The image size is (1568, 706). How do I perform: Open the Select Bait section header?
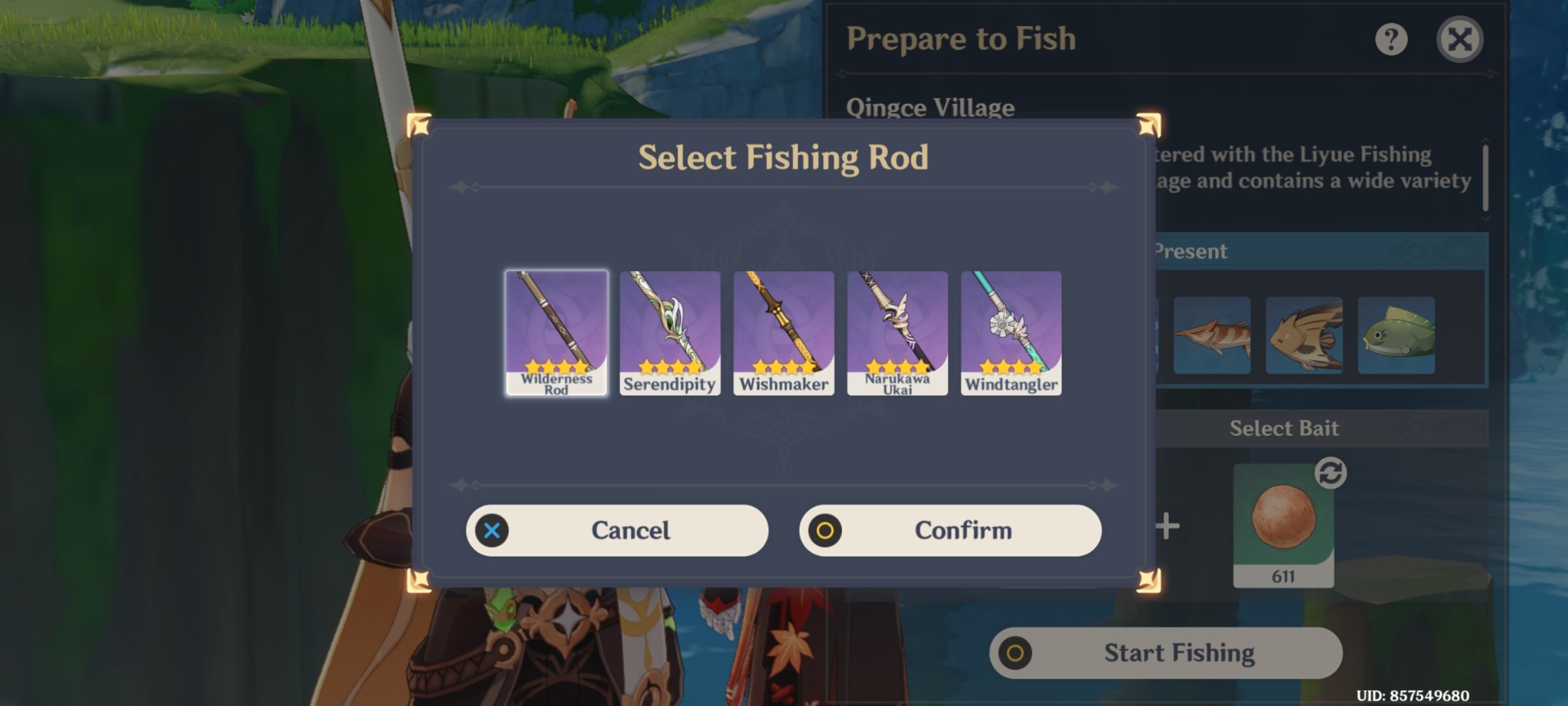1284,428
